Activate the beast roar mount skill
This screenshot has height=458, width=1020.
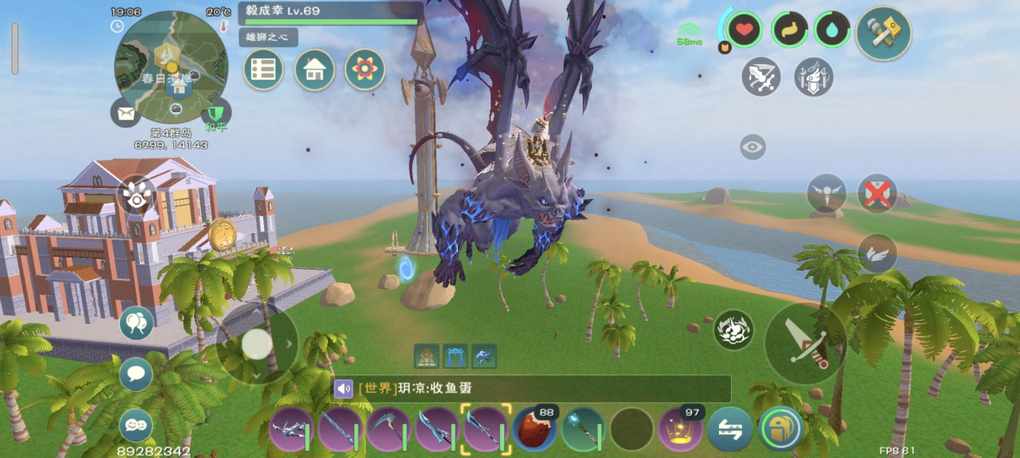[x=734, y=330]
